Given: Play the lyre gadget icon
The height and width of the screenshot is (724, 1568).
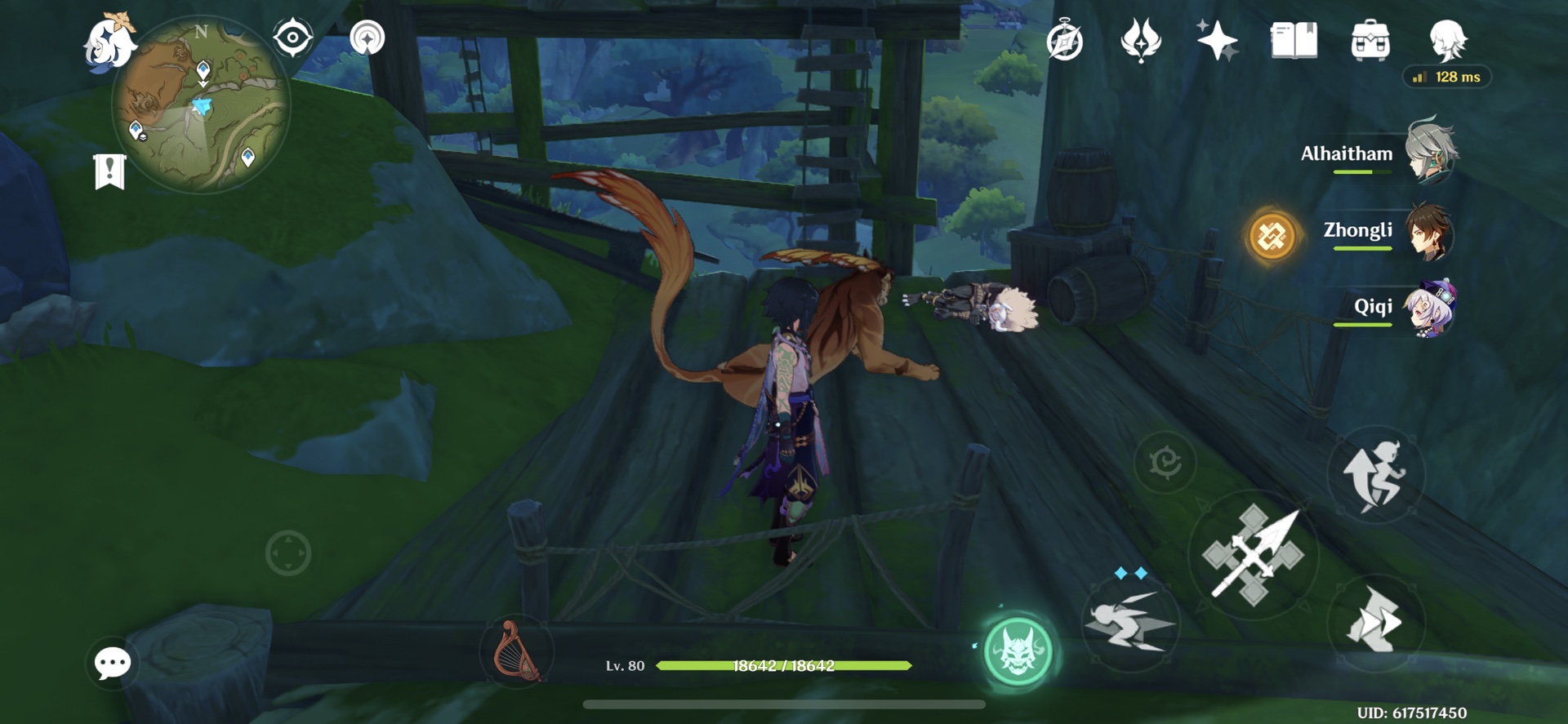Looking at the screenshot, I should pyautogui.click(x=514, y=653).
